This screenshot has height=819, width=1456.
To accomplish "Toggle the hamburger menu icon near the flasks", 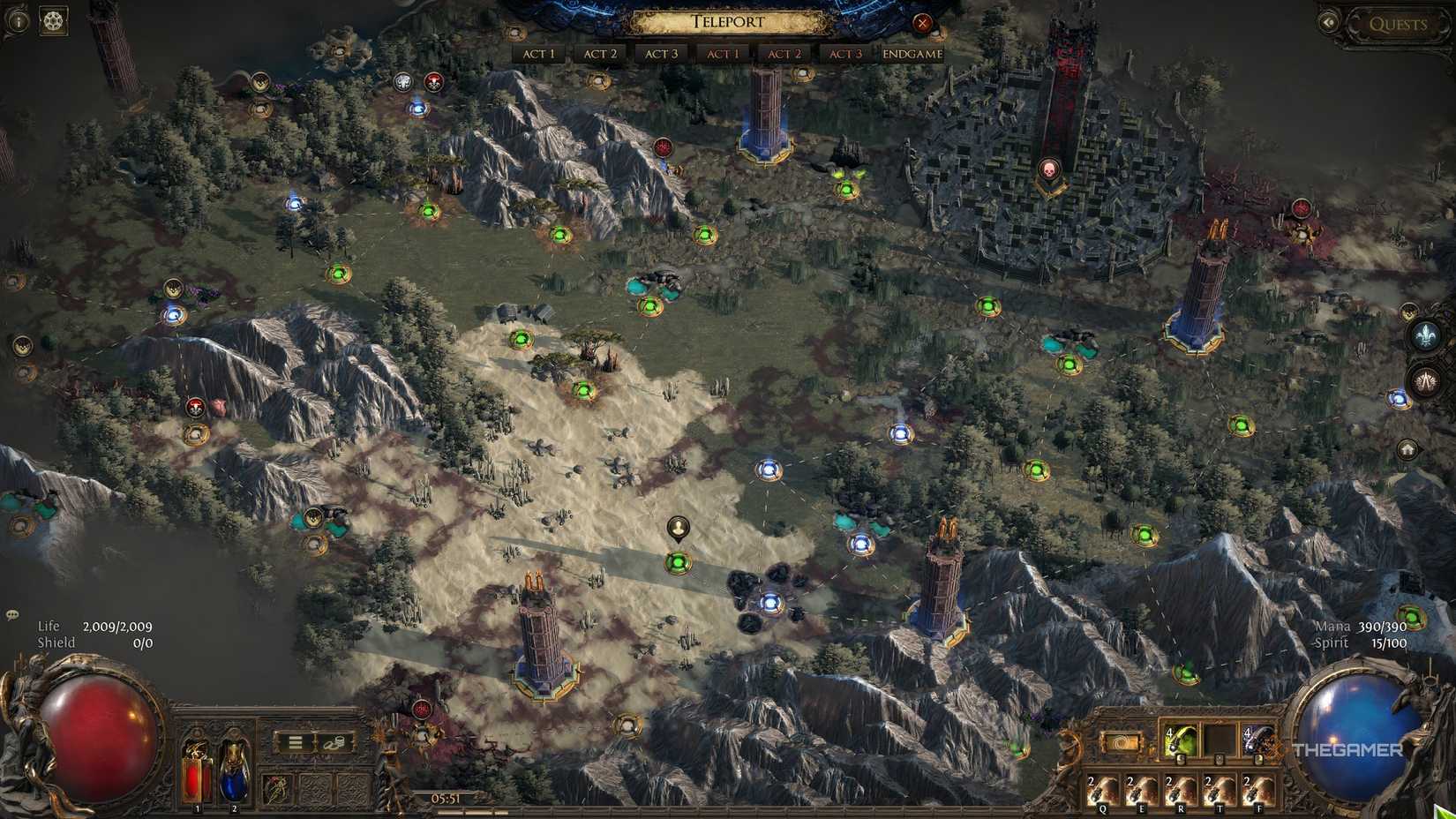I will (x=294, y=743).
